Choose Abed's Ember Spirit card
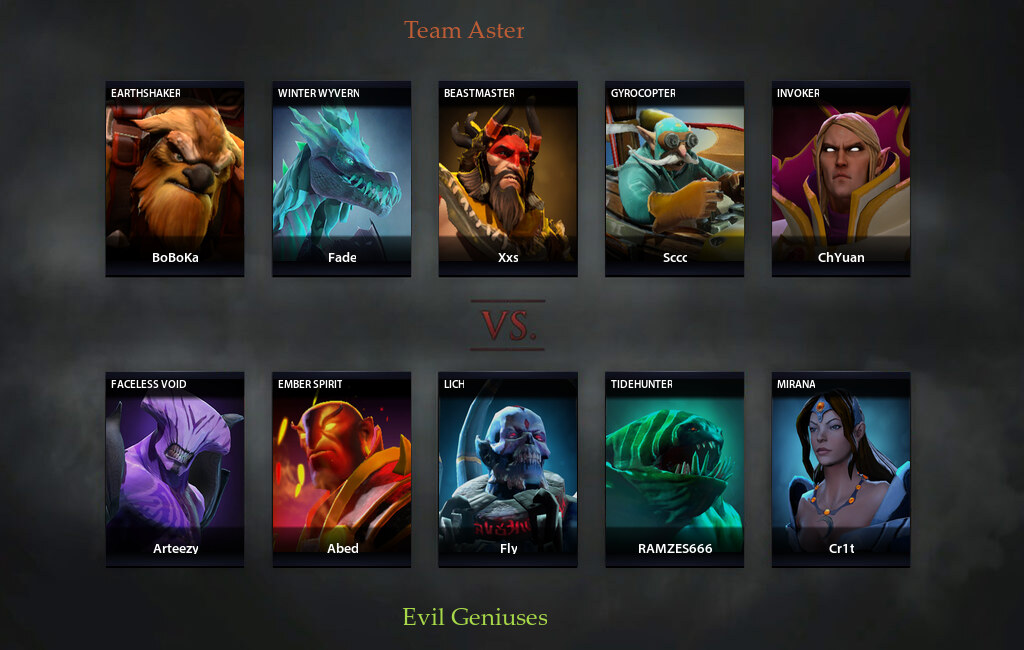 (x=342, y=469)
